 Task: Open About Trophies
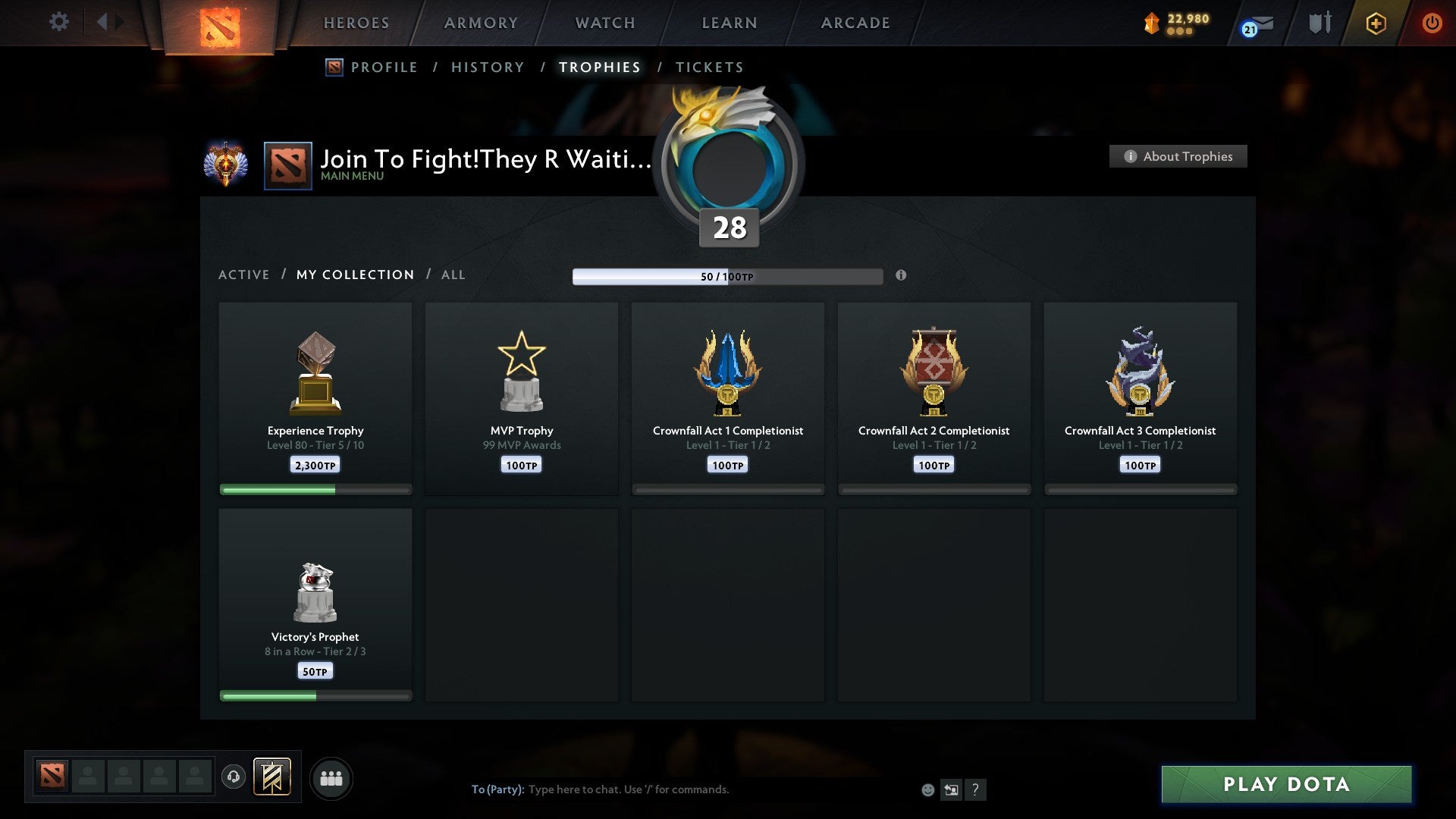pos(1178,156)
